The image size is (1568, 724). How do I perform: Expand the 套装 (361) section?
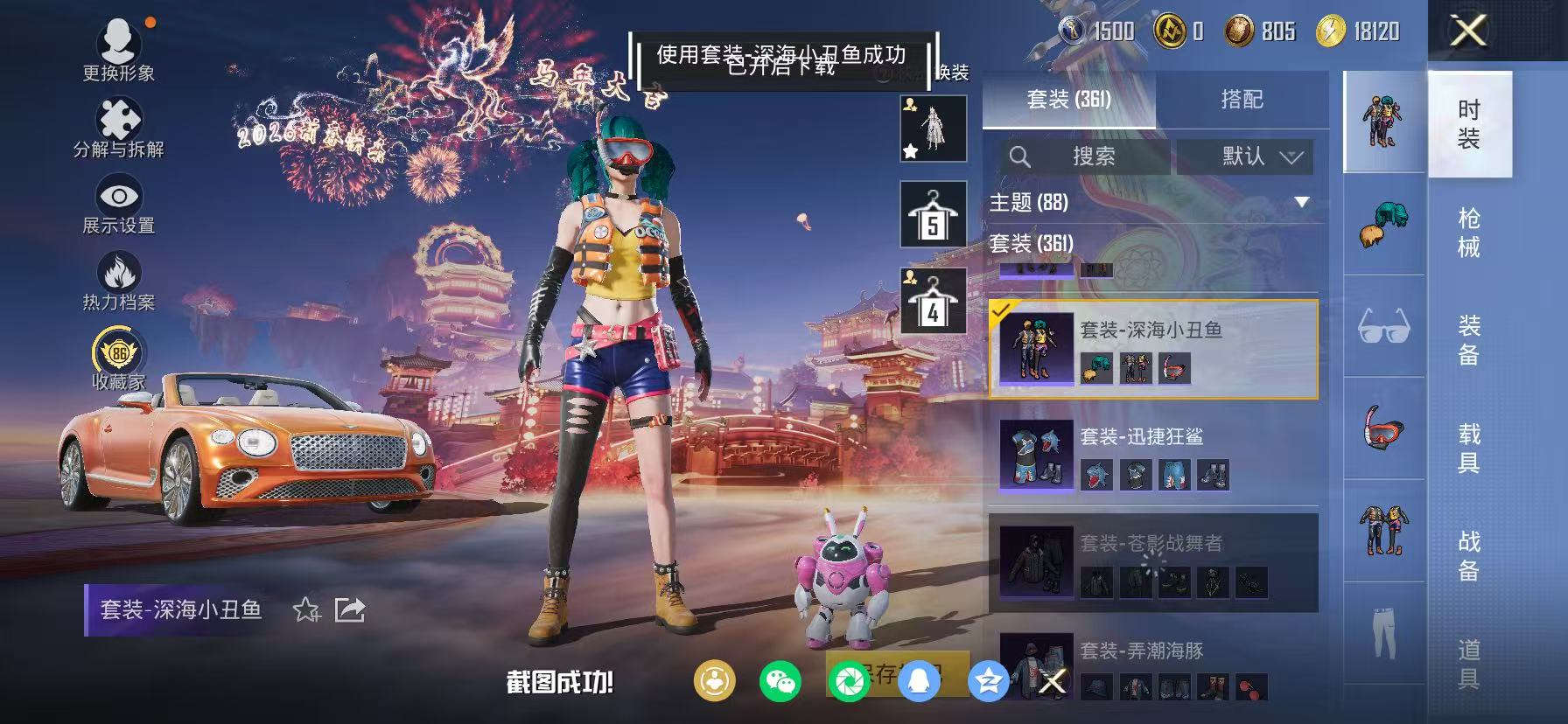click(1043, 246)
